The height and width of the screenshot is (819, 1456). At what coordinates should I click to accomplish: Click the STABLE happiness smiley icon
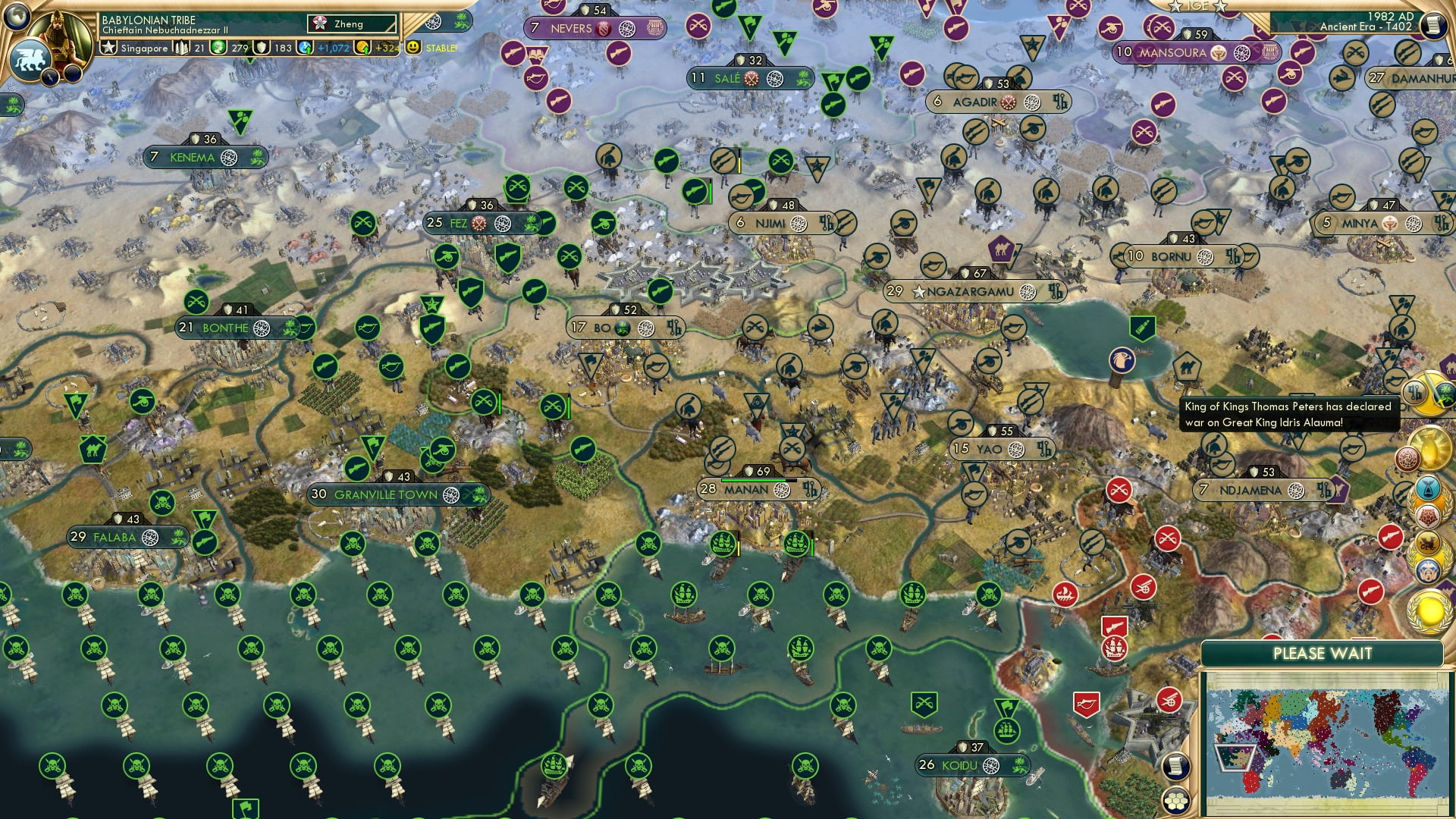coord(412,48)
